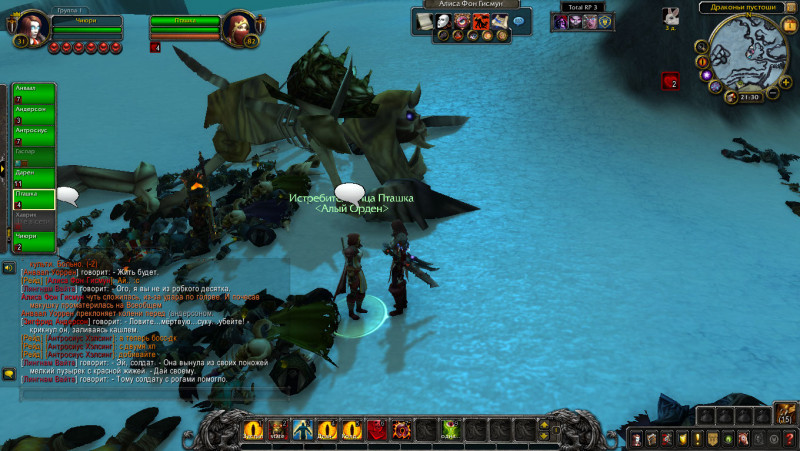Open the backpack bag slot
The image size is (800, 451).
[x=785, y=413]
